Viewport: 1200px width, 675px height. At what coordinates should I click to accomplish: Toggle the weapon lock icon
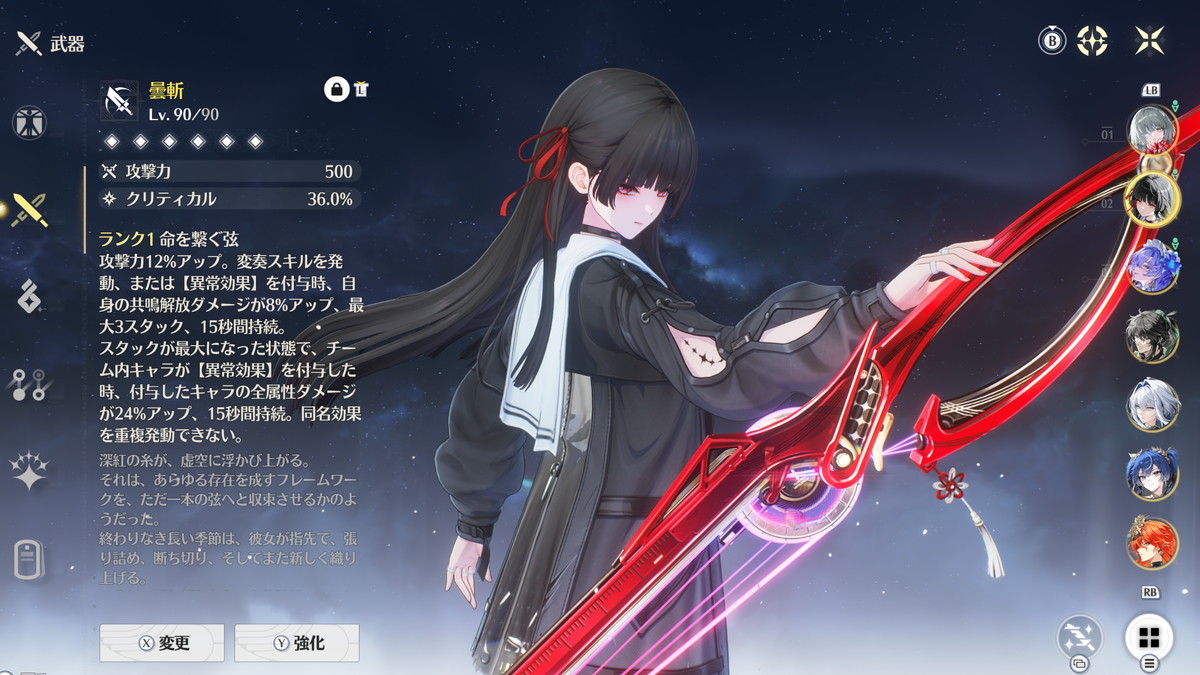pyautogui.click(x=336, y=89)
